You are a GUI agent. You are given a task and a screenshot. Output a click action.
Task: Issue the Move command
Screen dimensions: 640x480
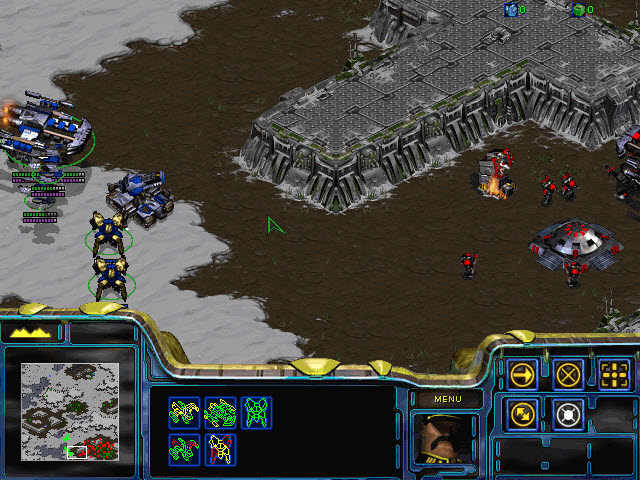tap(523, 374)
